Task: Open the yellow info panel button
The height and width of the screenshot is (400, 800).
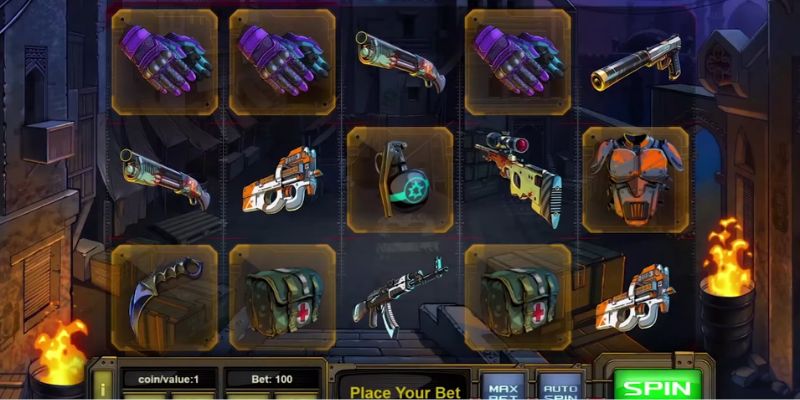Action: point(104,383)
